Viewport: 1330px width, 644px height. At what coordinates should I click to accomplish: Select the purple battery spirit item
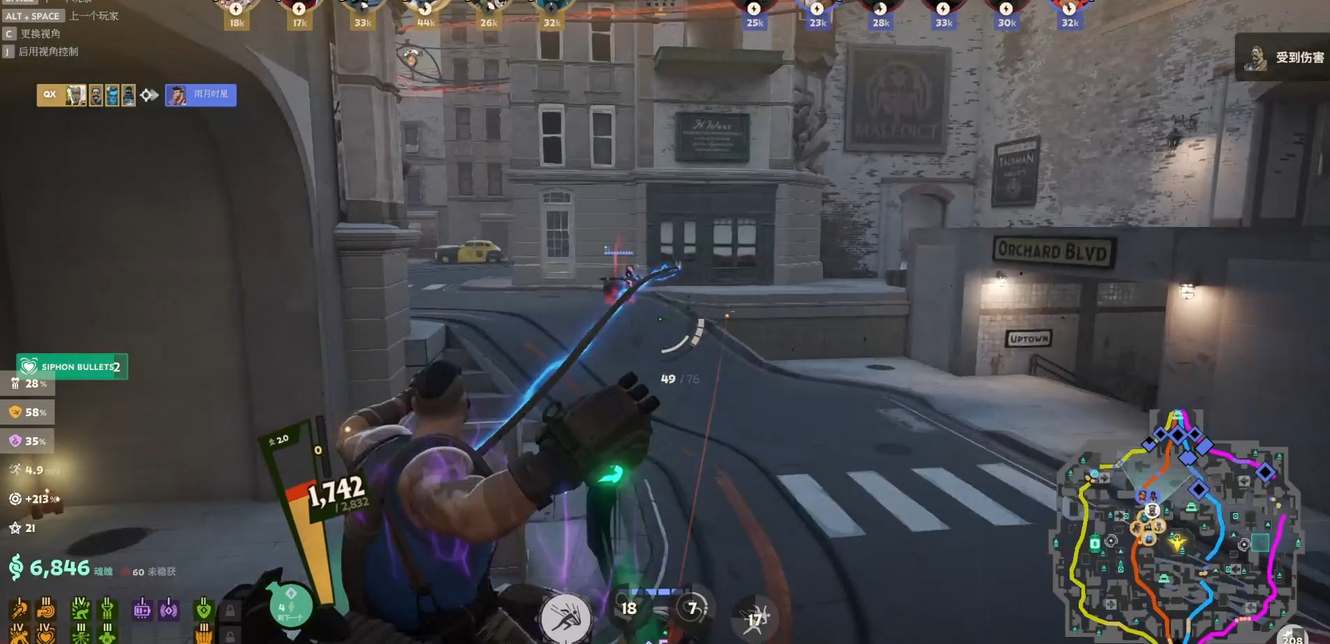(x=142, y=609)
